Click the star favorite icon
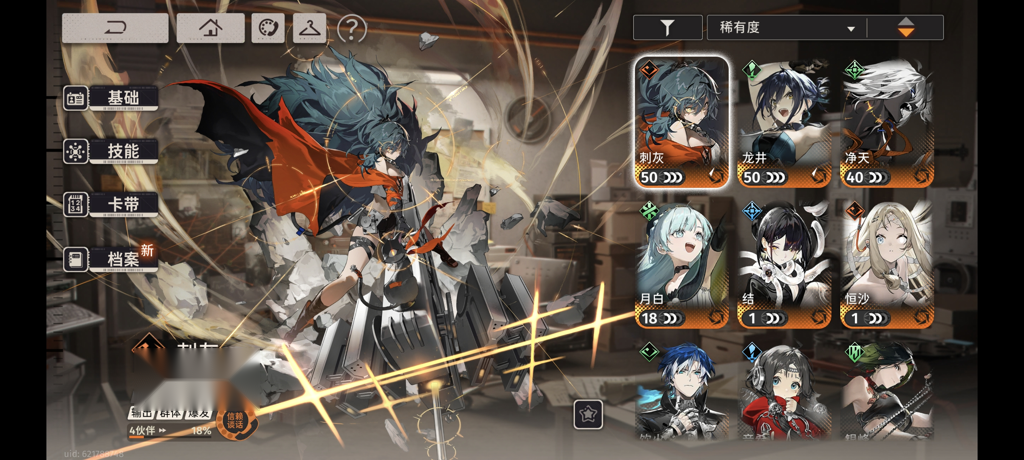The image size is (1024, 460). coord(588,415)
